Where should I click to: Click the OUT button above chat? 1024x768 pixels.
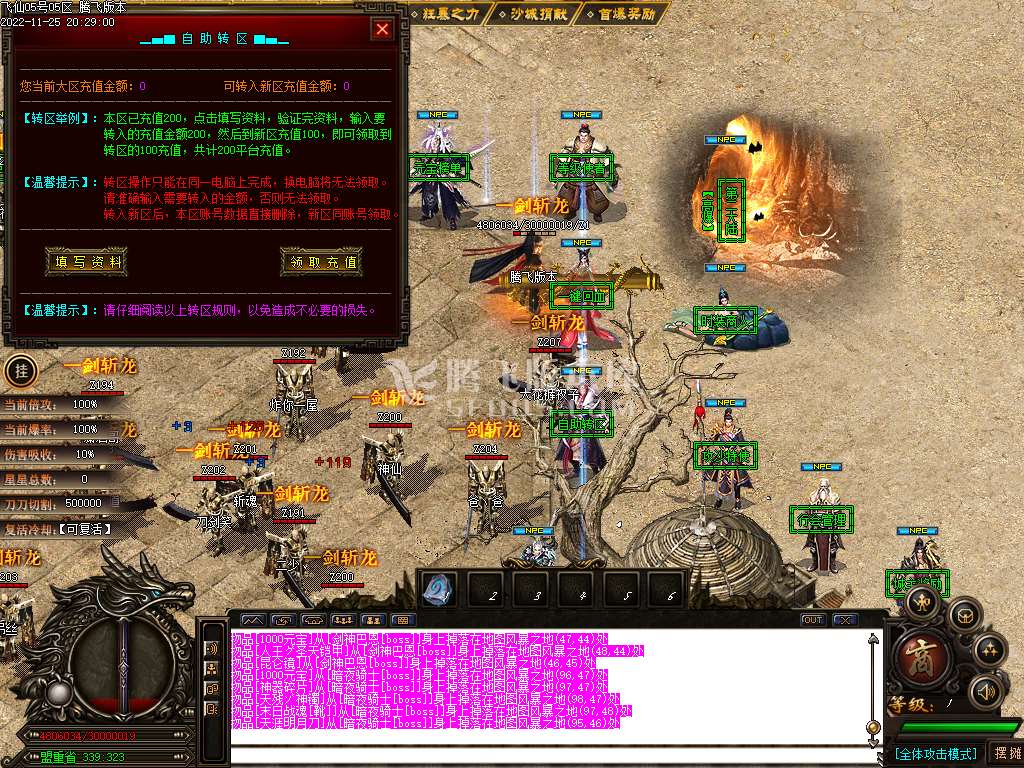click(813, 620)
